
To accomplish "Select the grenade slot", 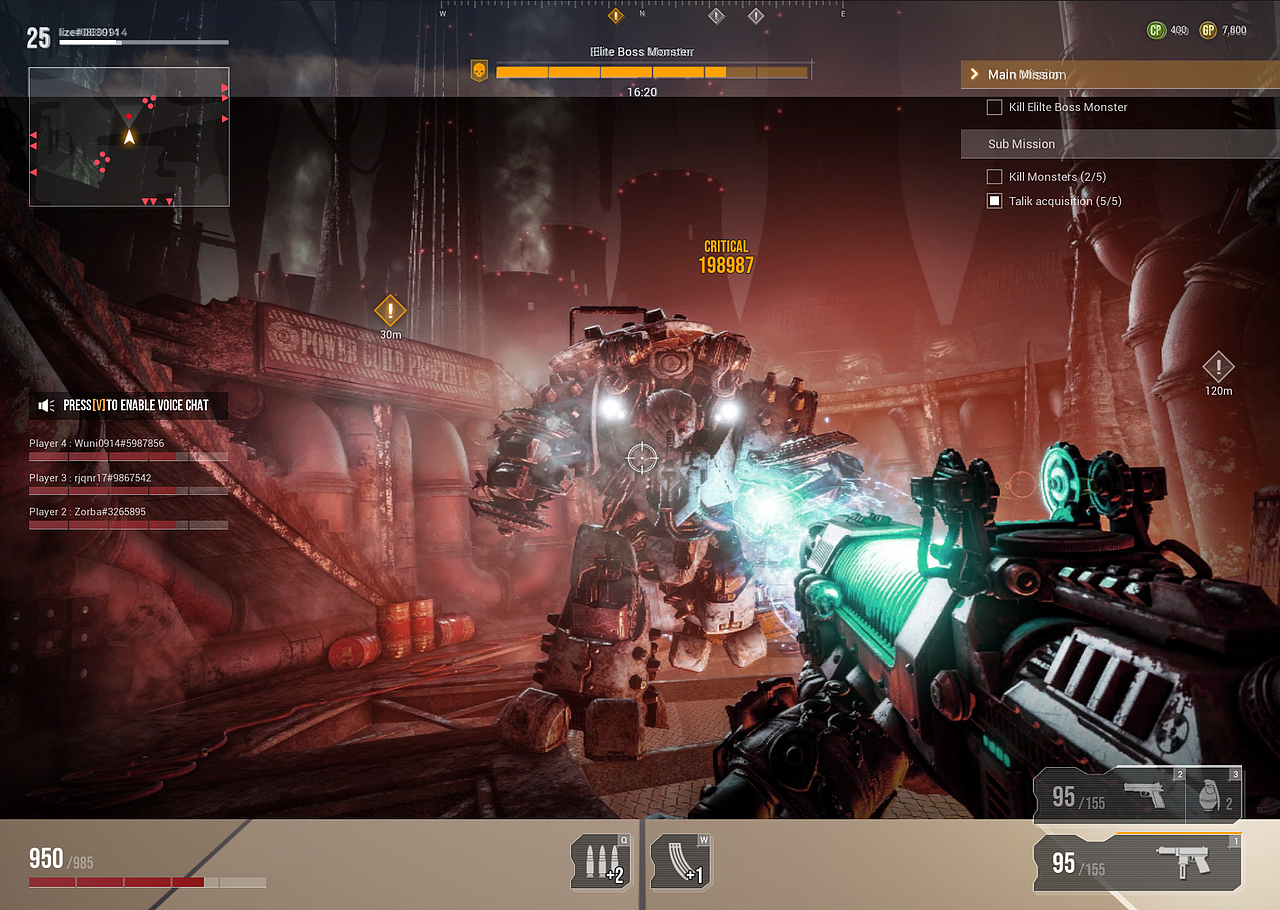I will pos(1214,796).
